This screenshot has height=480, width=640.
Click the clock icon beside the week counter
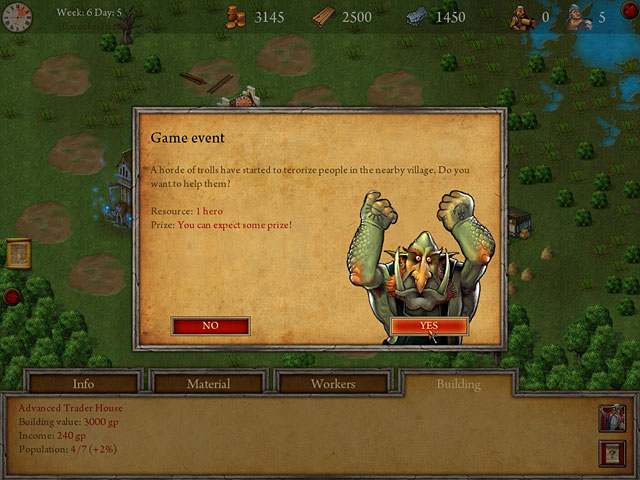tap(17, 18)
